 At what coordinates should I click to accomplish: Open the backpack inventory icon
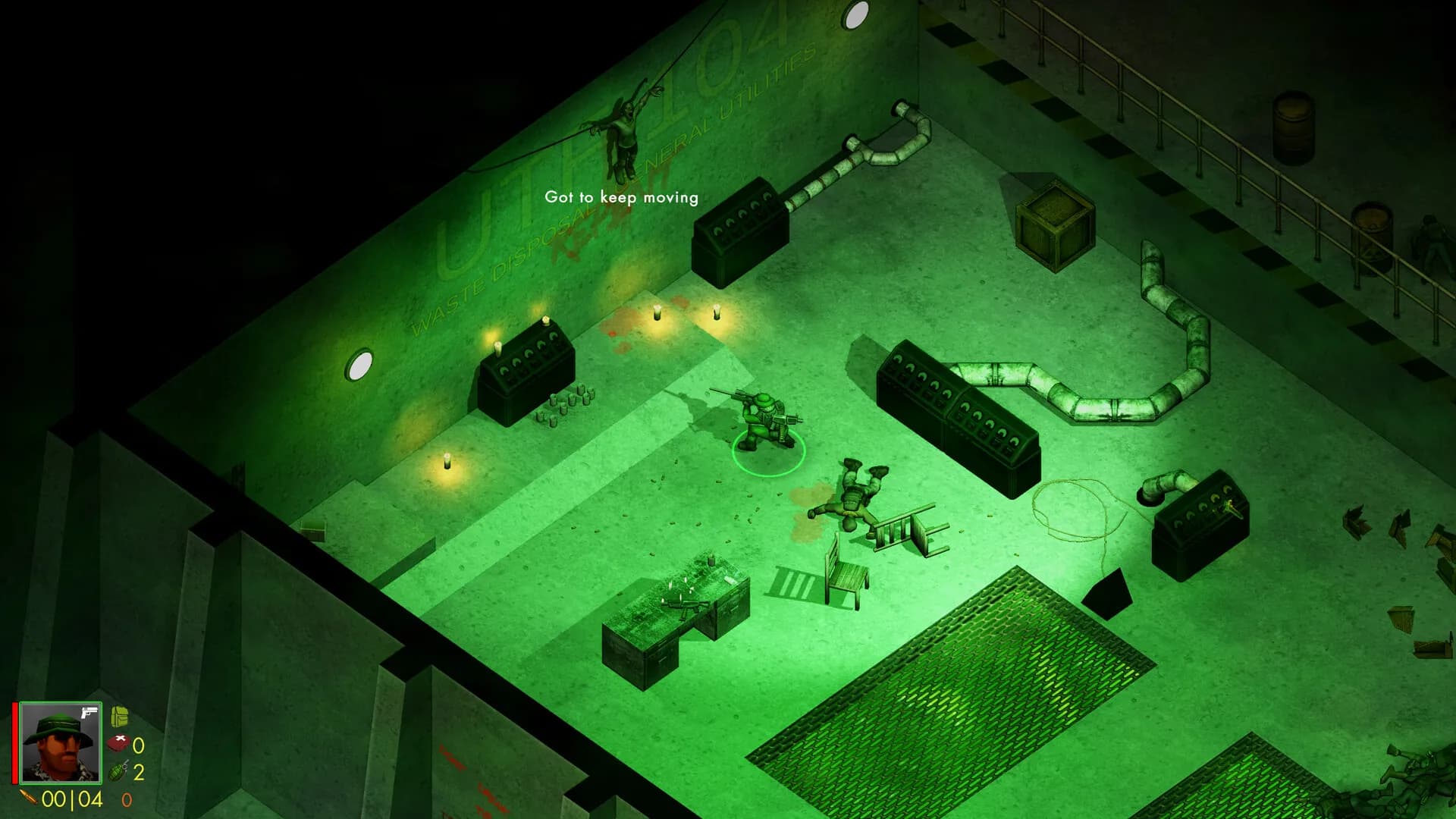click(119, 716)
